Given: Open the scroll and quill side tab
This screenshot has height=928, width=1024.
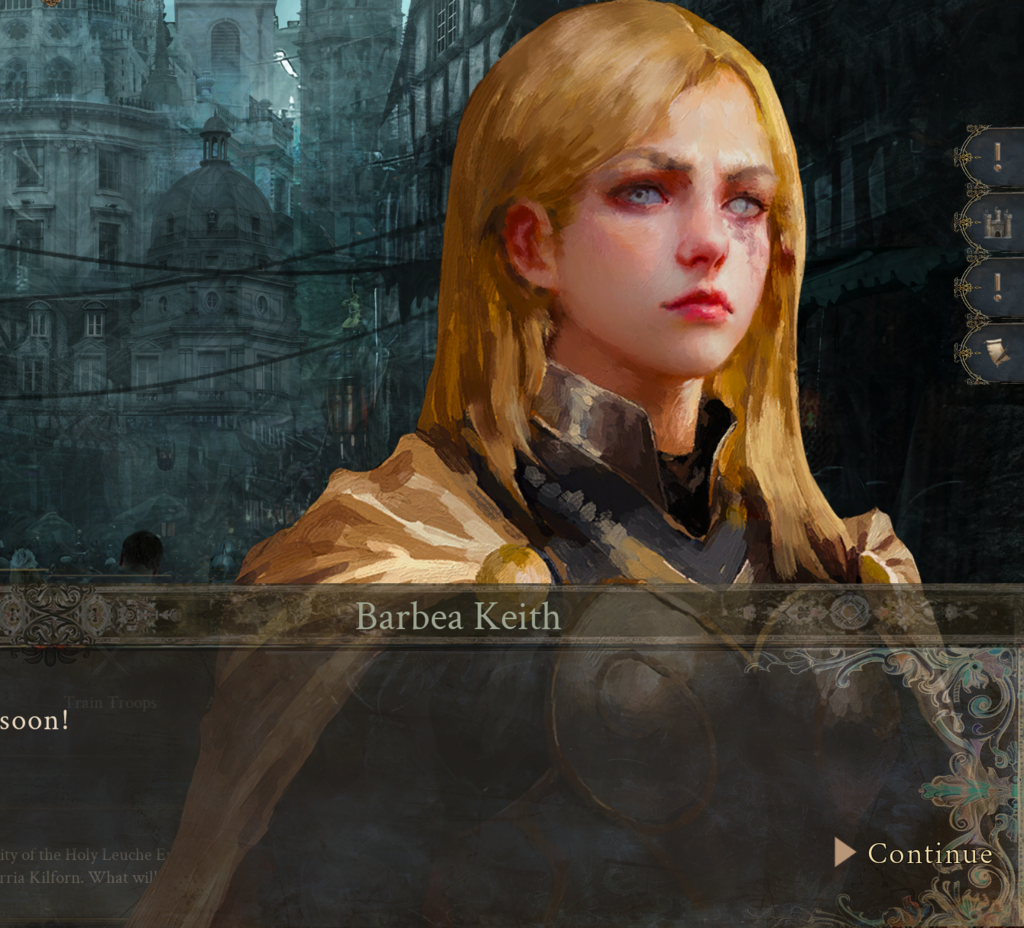Looking at the screenshot, I should pyautogui.click(x=997, y=352).
